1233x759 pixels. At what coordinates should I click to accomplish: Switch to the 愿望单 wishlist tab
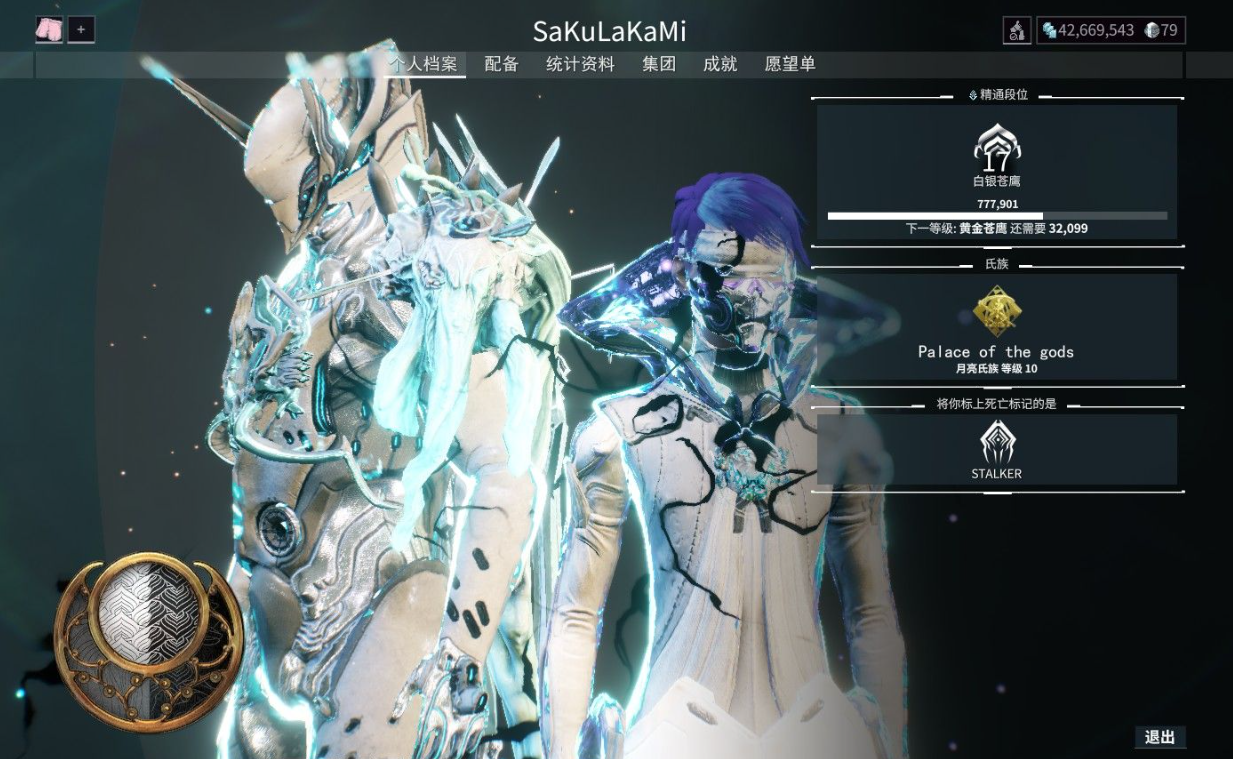[x=790, y=64]
